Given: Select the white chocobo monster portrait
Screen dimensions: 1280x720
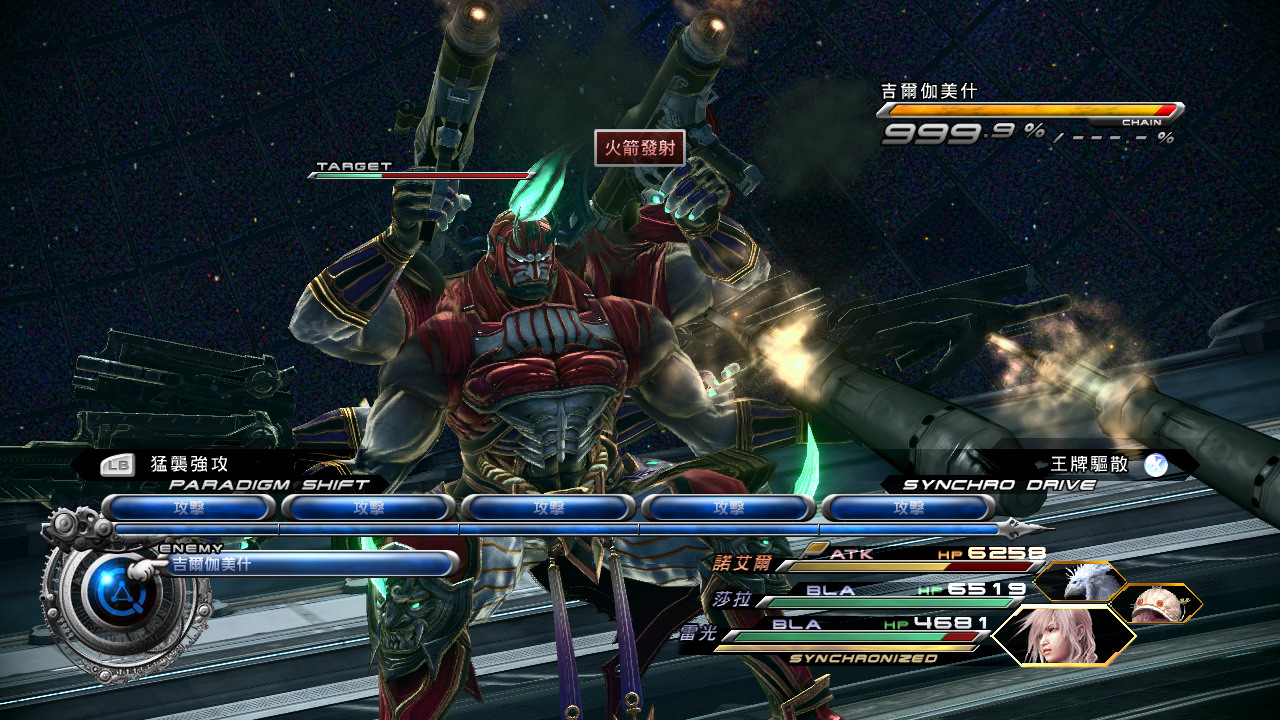Looking at the screenshot, I should (1081, 581).
